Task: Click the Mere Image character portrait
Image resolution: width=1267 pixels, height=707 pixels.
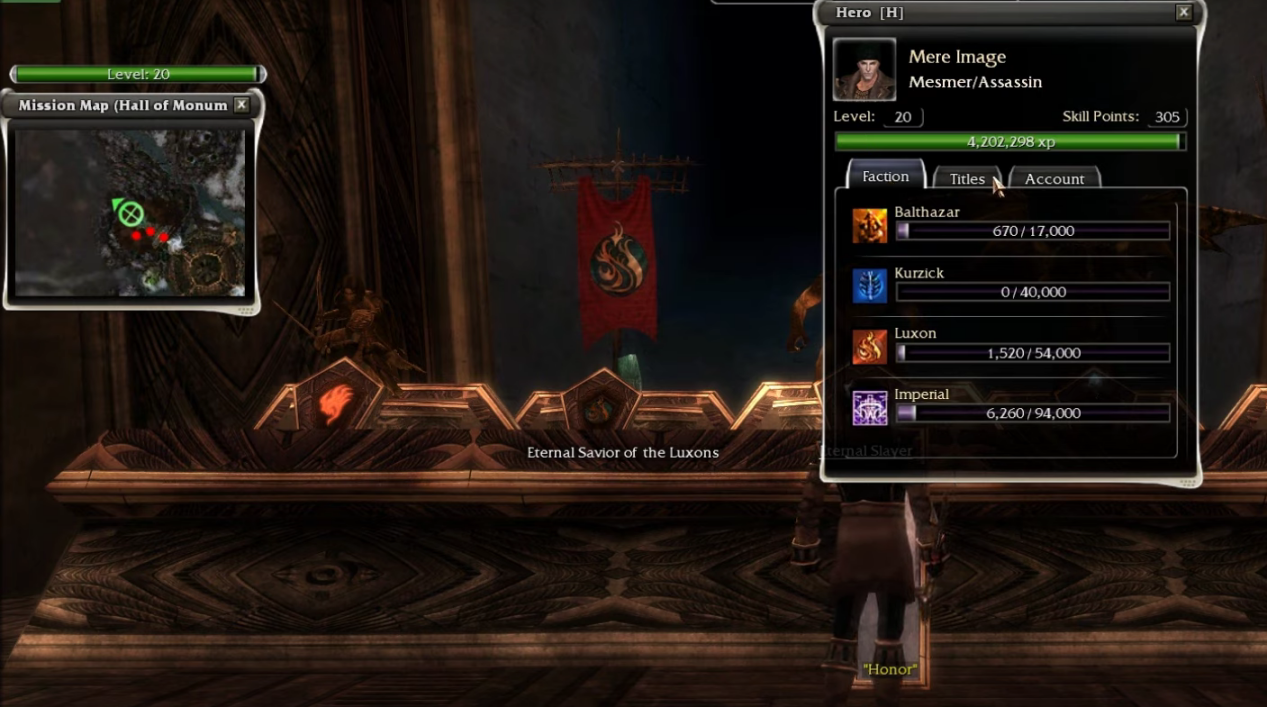Action: pos(864,69)
